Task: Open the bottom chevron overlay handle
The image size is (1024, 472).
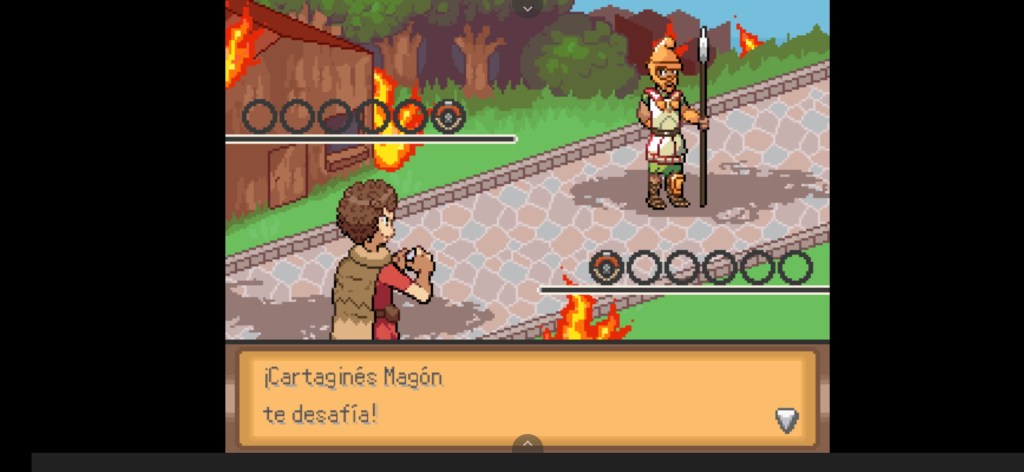Action: point(527,443)
